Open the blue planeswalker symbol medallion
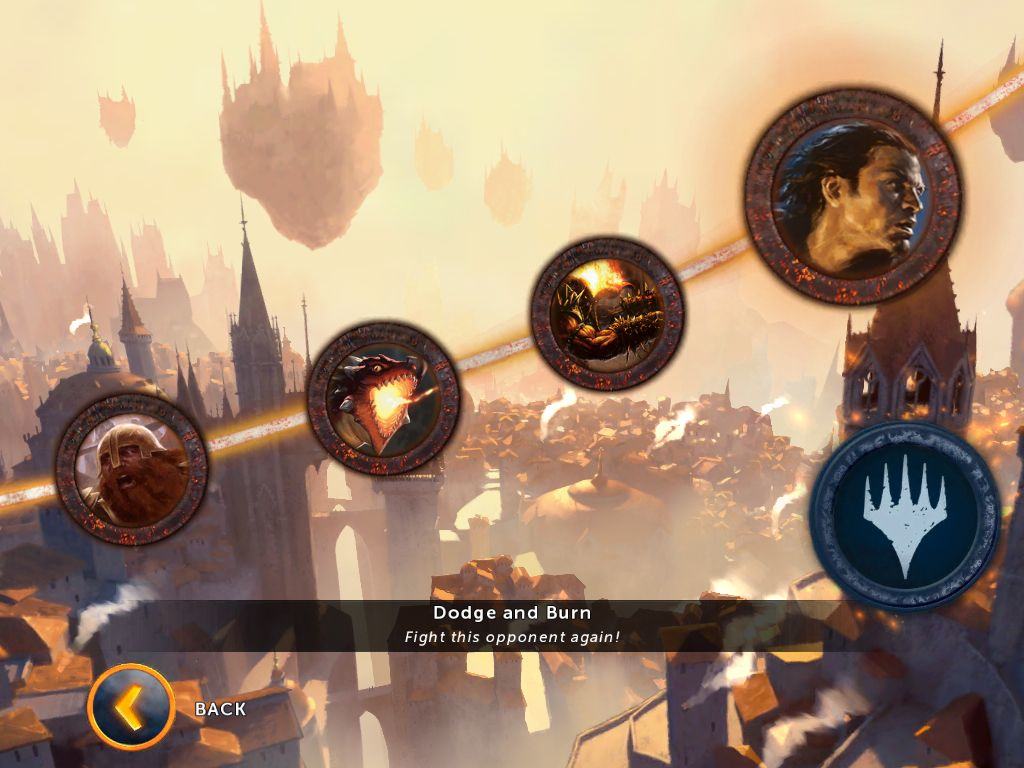Viewport: 1024px width, 768px height. point(905,516)
